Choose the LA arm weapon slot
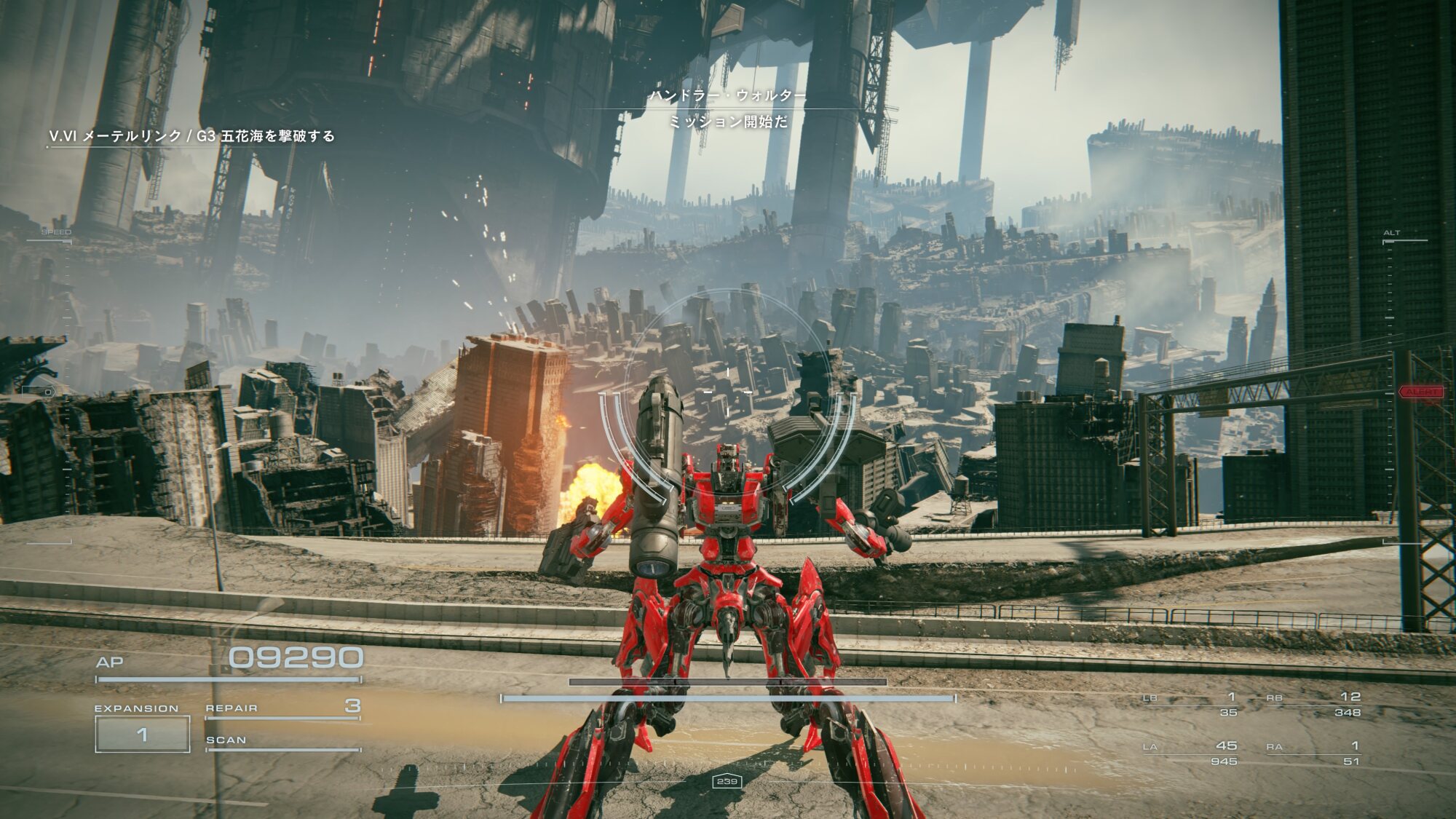Viewport: 1456px width, 819px height. point(1190,753)
